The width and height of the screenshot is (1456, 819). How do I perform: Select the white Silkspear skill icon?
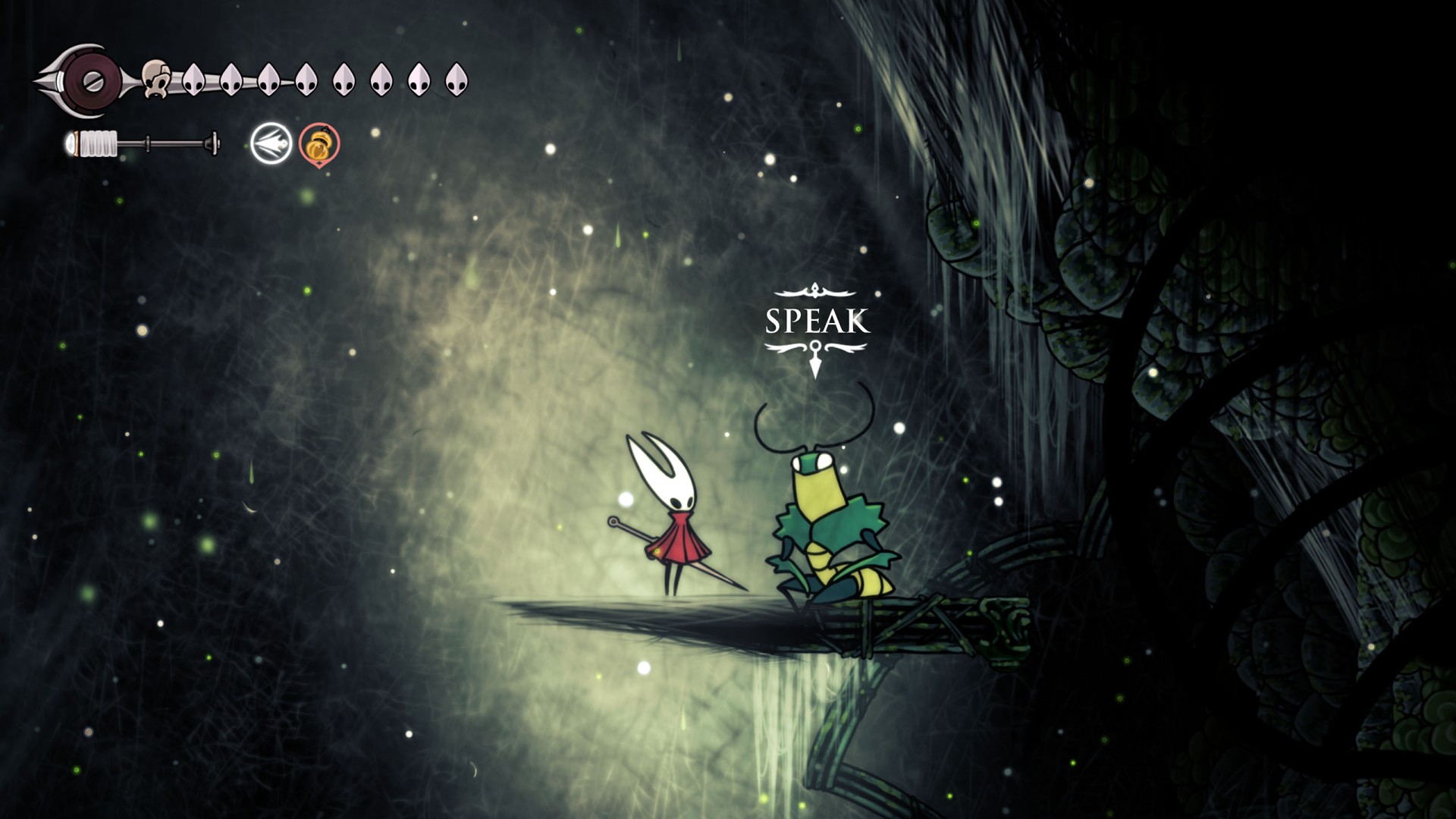[x=271, y=143]
